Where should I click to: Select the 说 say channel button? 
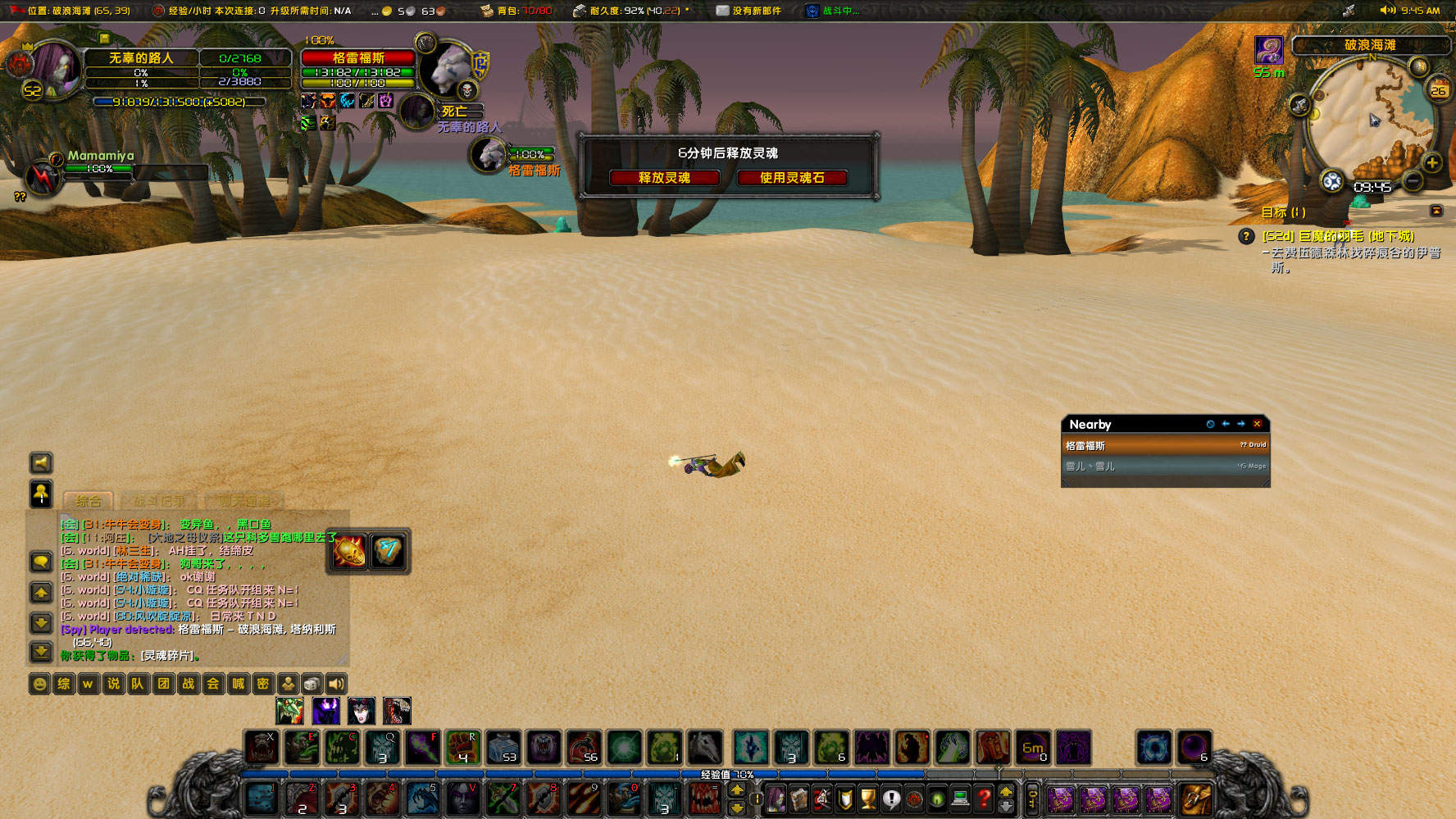coord(113,684)
